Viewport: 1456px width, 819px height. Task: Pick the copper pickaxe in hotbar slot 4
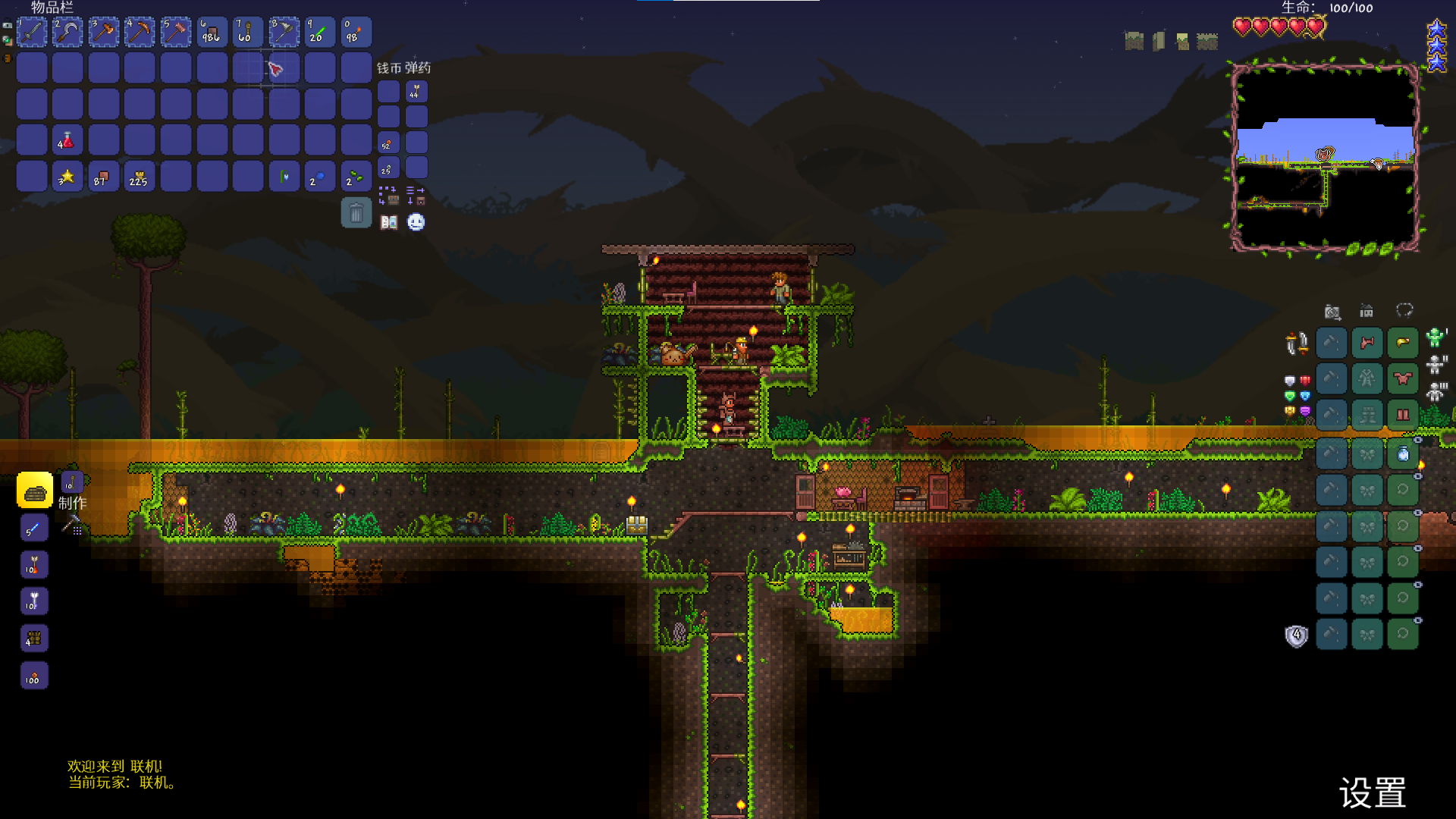pos(140,33)
